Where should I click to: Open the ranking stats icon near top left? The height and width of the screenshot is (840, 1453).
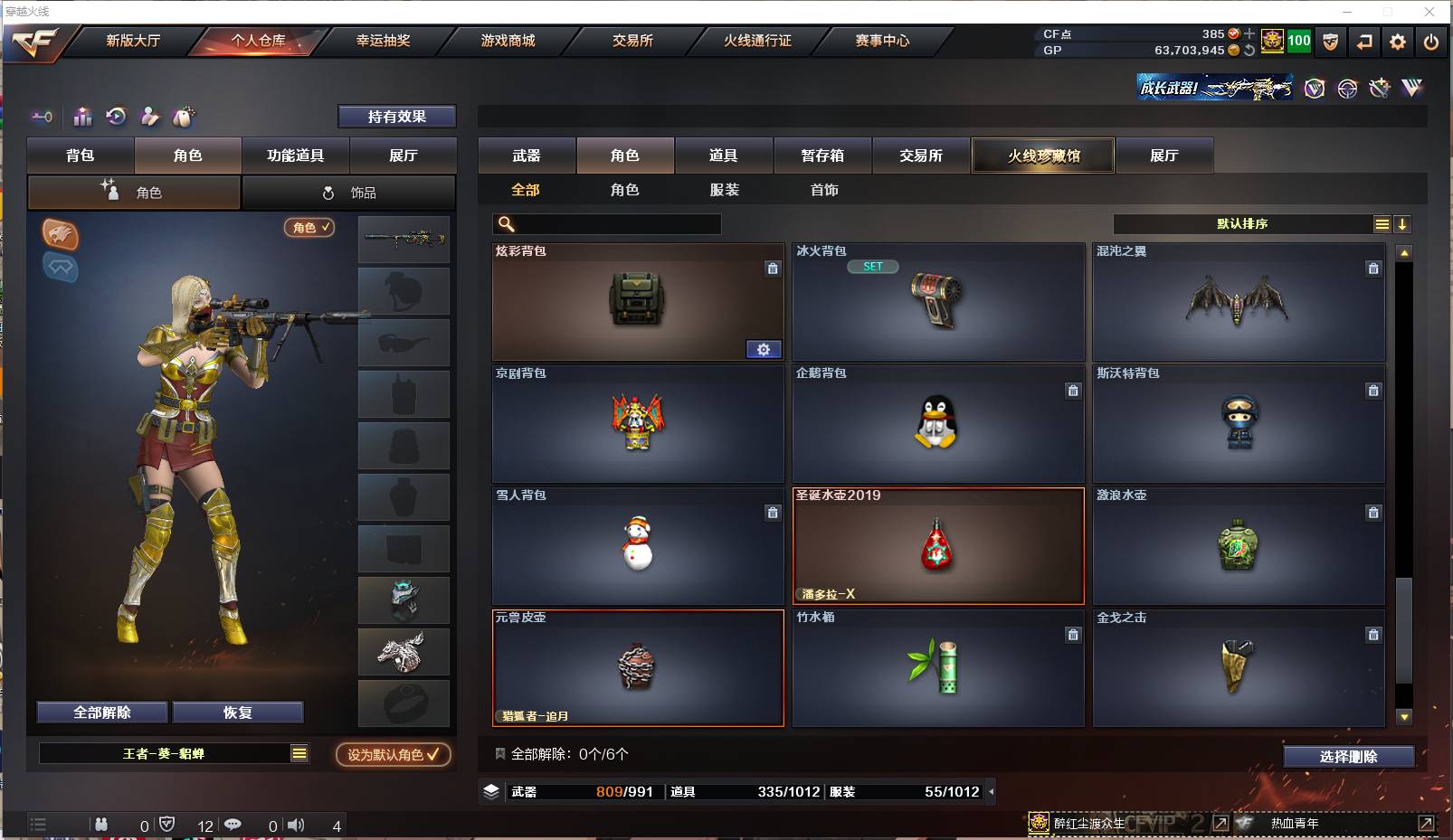tap(82, 117)
